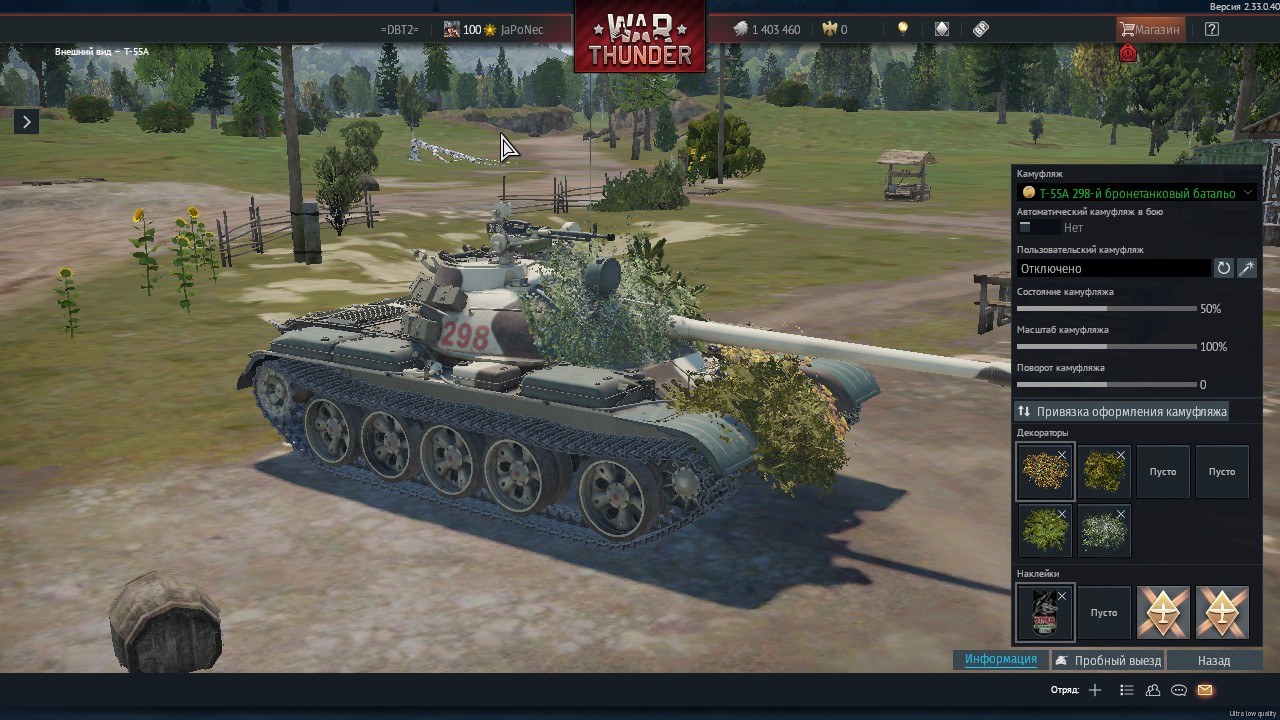This screenshot has height=720, width=1280.
Task: Toggle automatic camouflage in battle
Action: pos(1036,228)
